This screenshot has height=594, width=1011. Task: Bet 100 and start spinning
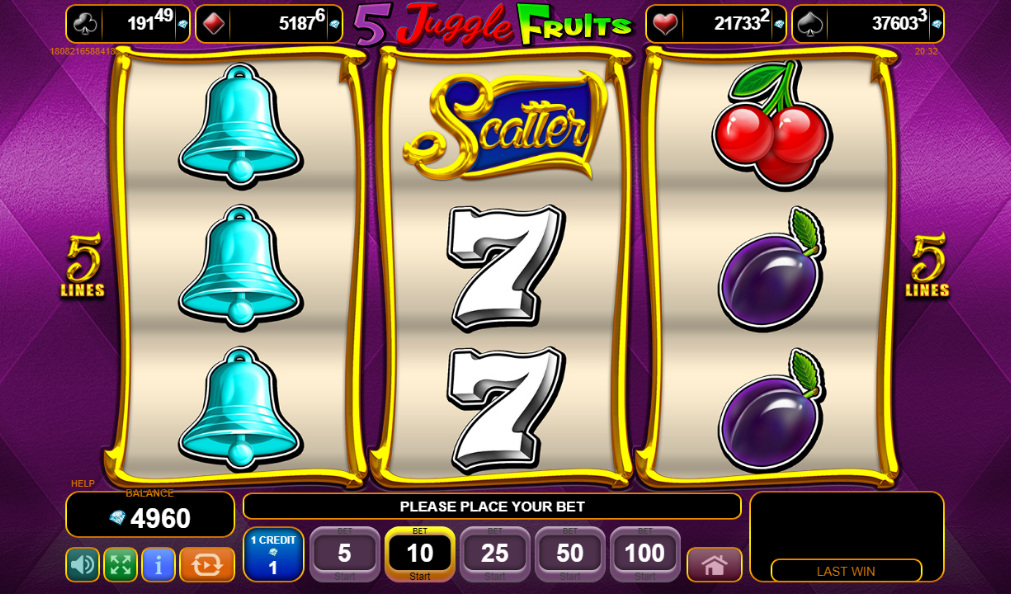click(645, 554)
